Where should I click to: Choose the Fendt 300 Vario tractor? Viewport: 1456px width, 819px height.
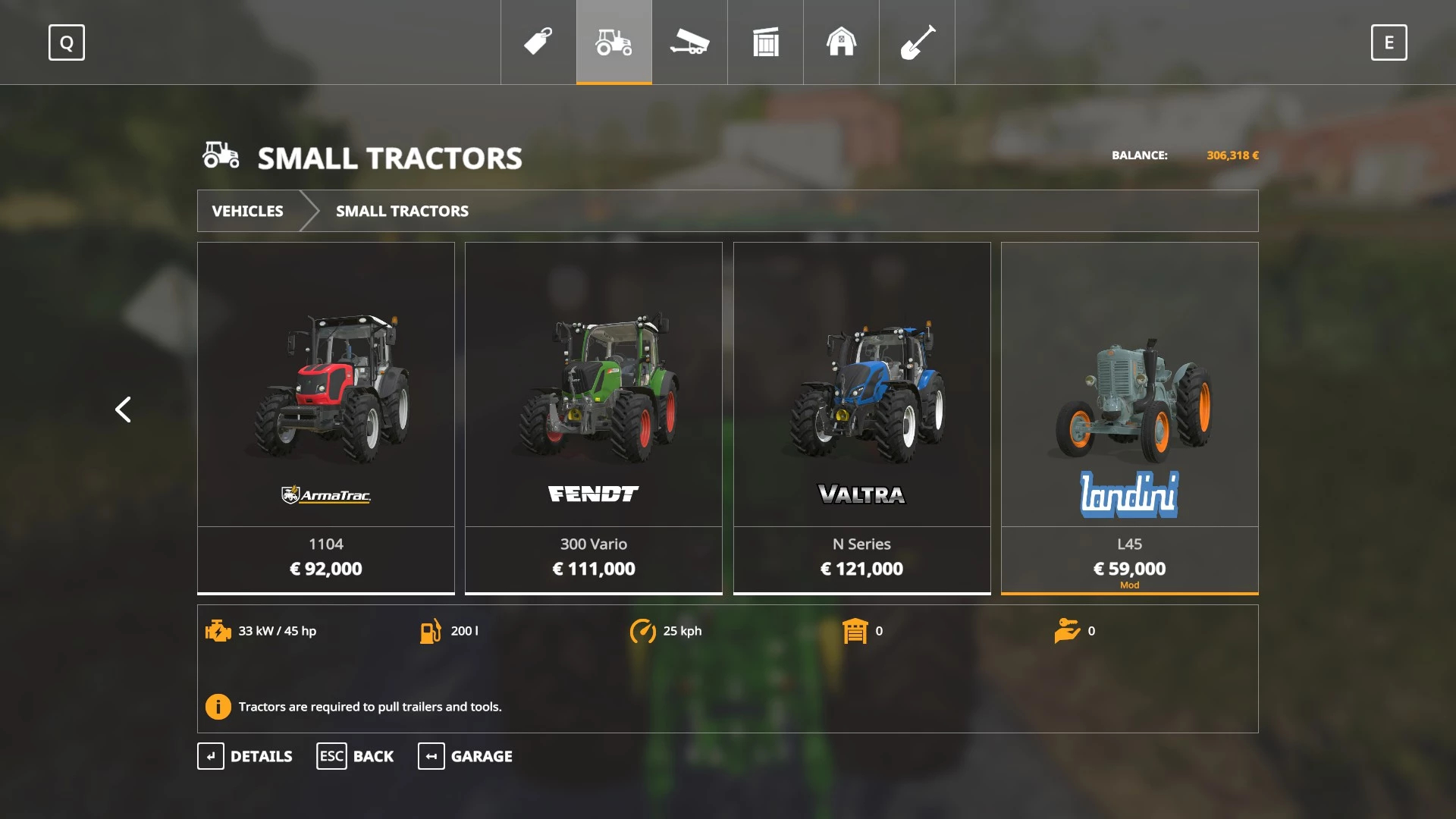pyautogui.click(x=594, y=417)
